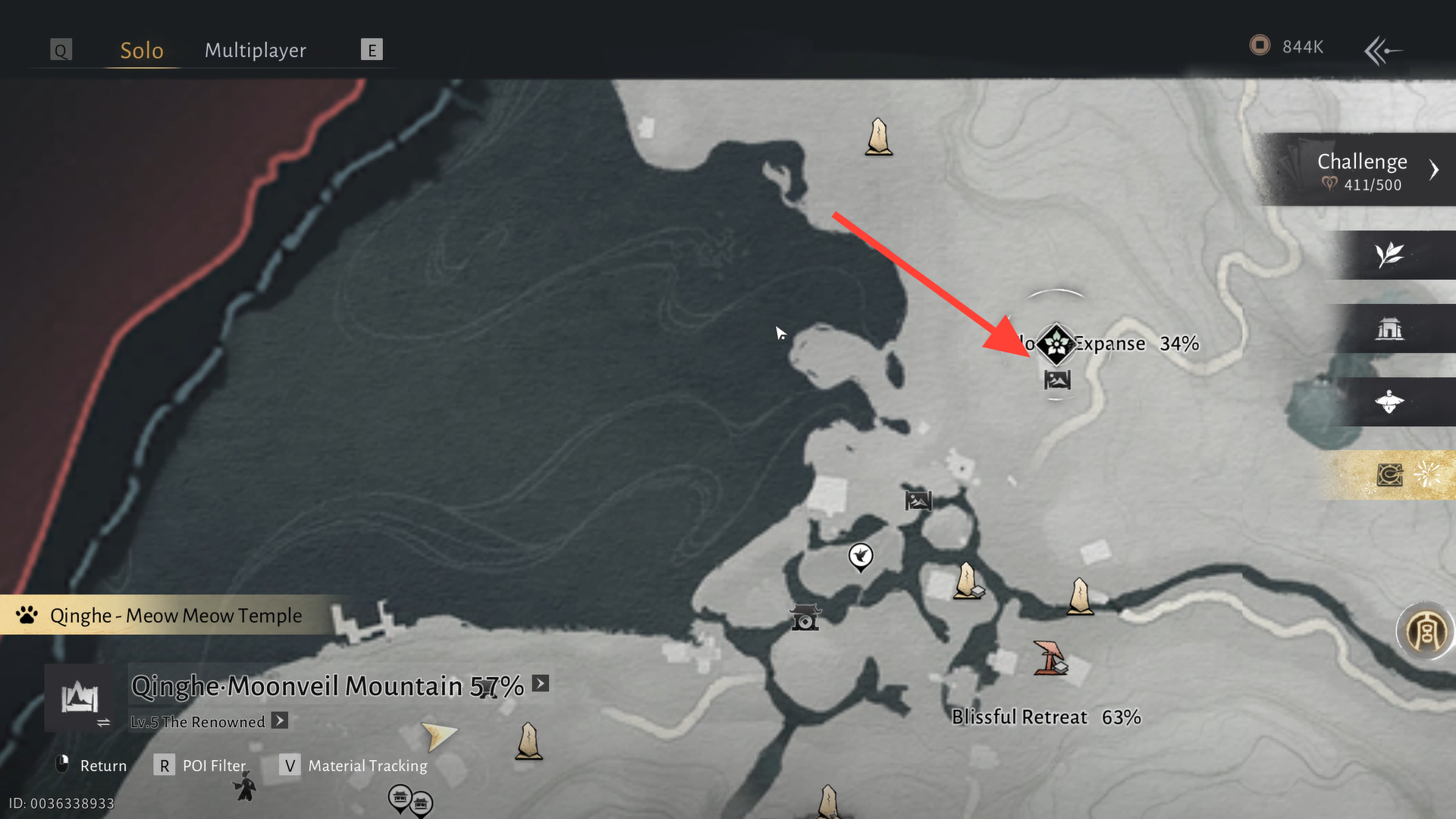Open the Lv.5 The Renowned details
Image resolution: width=1456 pixels, height=819 pixels.
(280, 720)
